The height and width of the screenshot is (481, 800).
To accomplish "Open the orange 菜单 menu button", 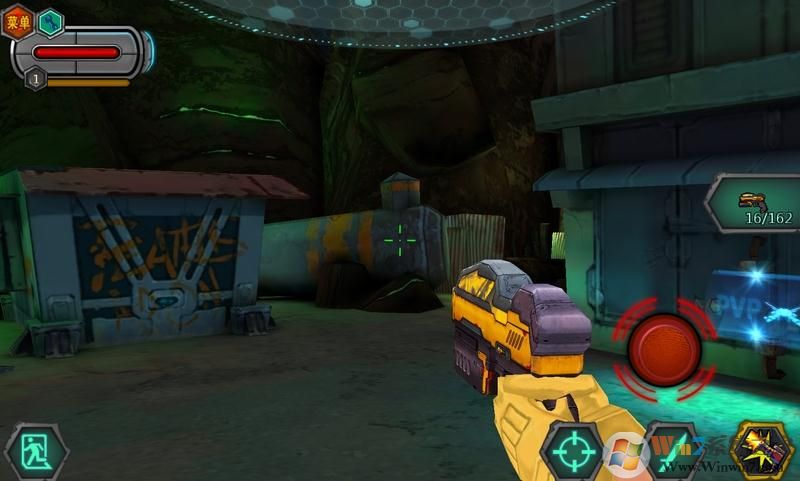I will (18, 21).
